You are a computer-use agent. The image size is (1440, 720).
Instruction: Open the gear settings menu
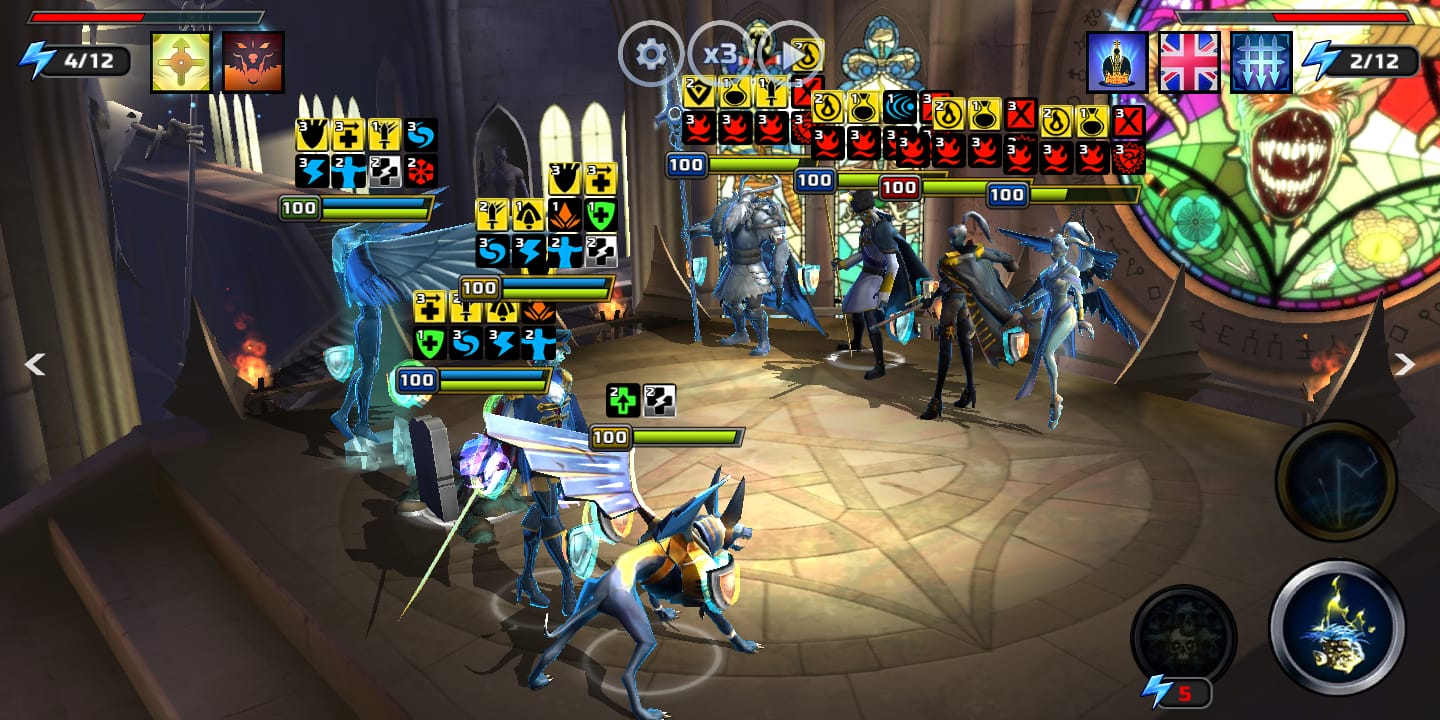(x=651, y=54)
